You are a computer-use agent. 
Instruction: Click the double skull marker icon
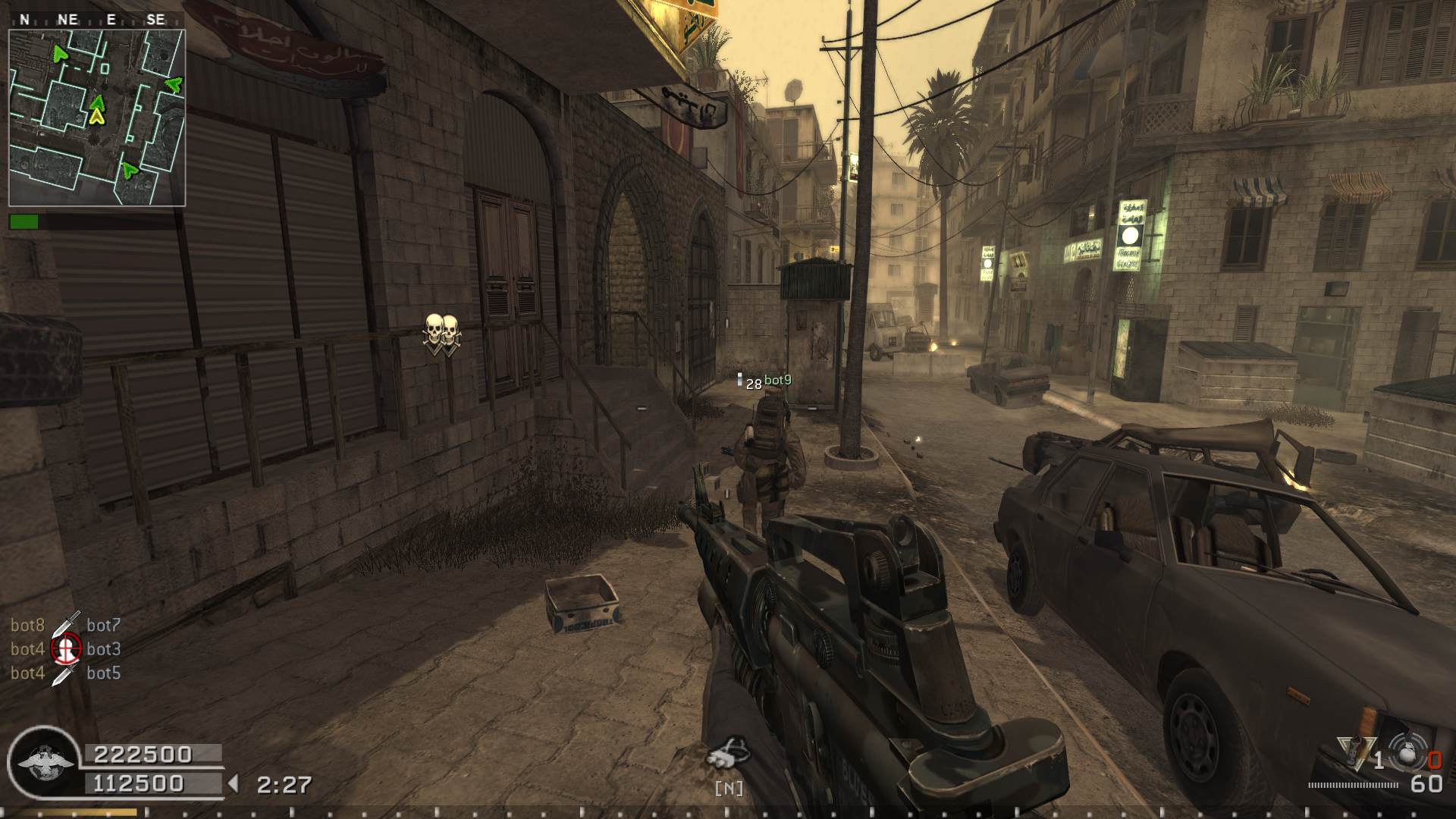coord(441,334)
